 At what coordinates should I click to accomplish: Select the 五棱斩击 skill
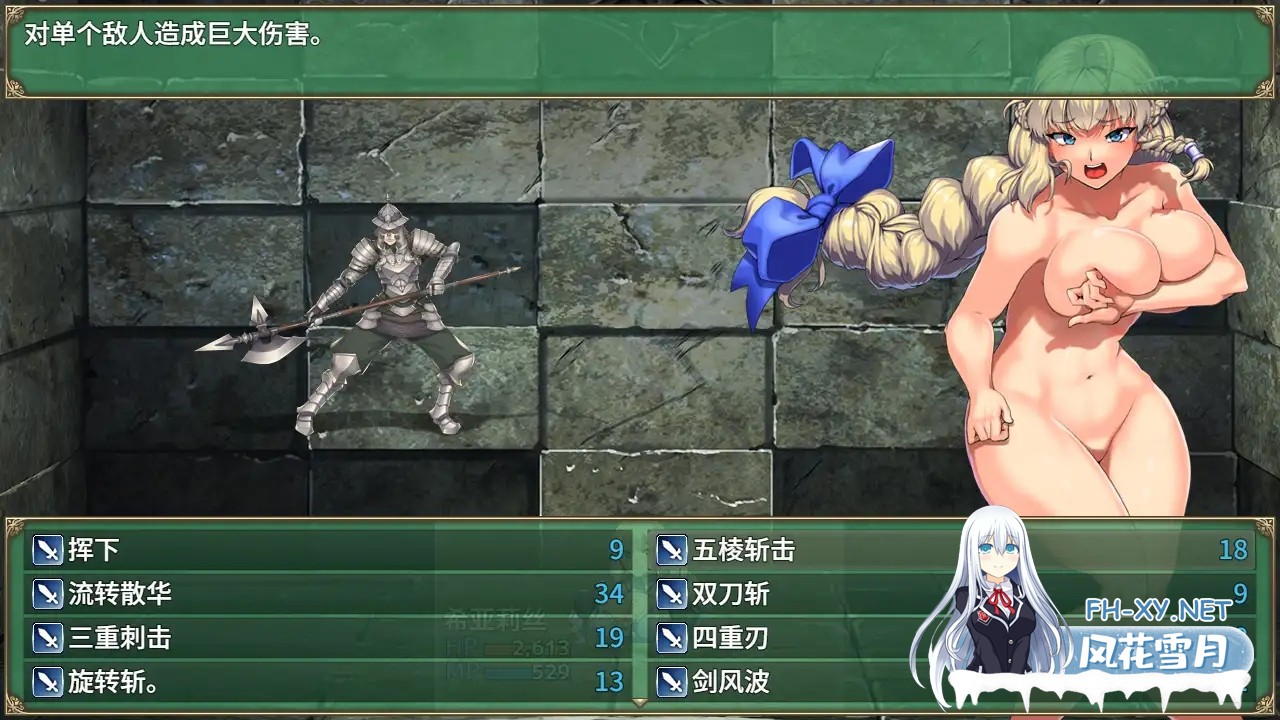(x=744, y=550)
